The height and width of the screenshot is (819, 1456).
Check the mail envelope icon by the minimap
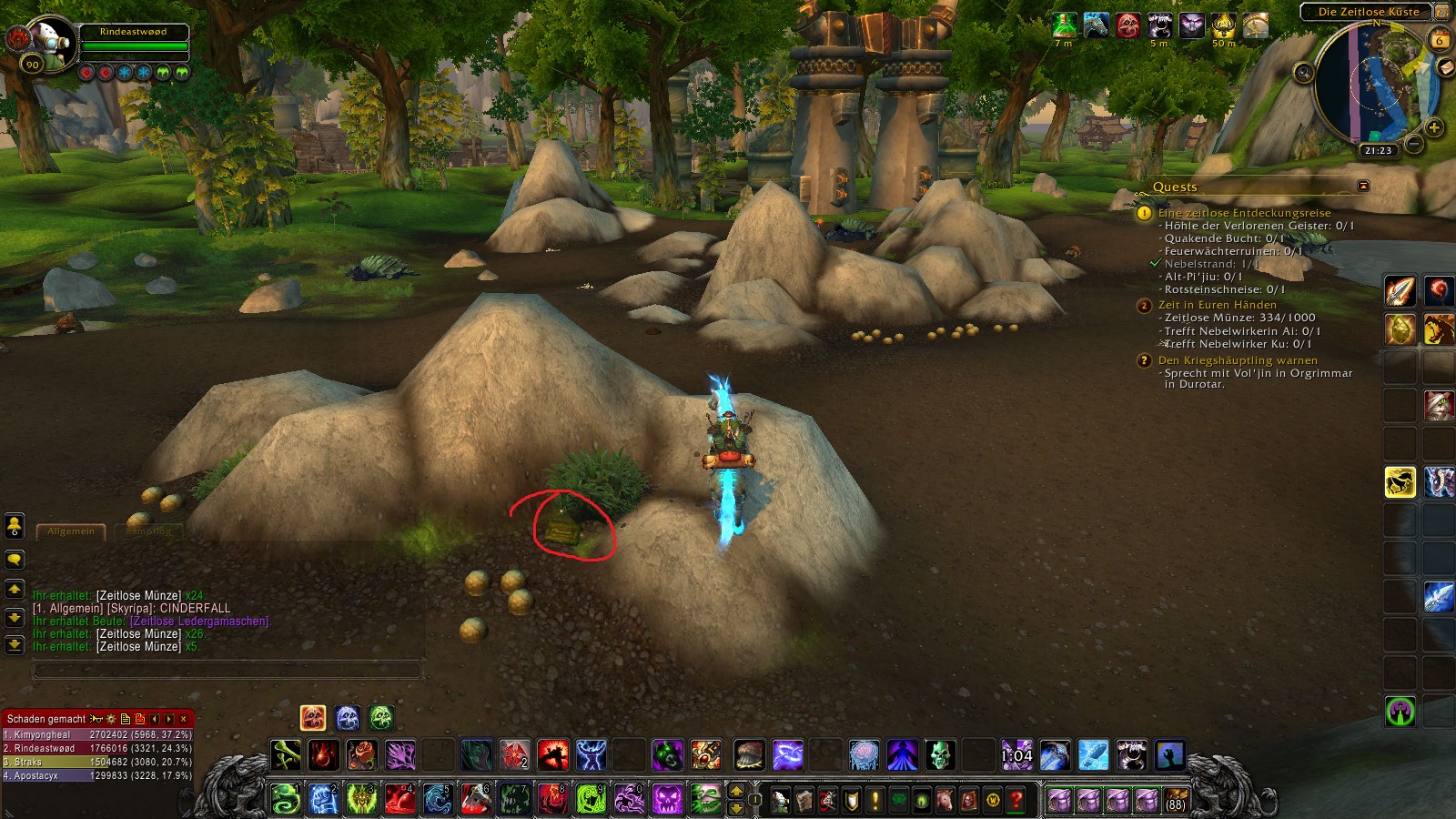point(1444,68)
